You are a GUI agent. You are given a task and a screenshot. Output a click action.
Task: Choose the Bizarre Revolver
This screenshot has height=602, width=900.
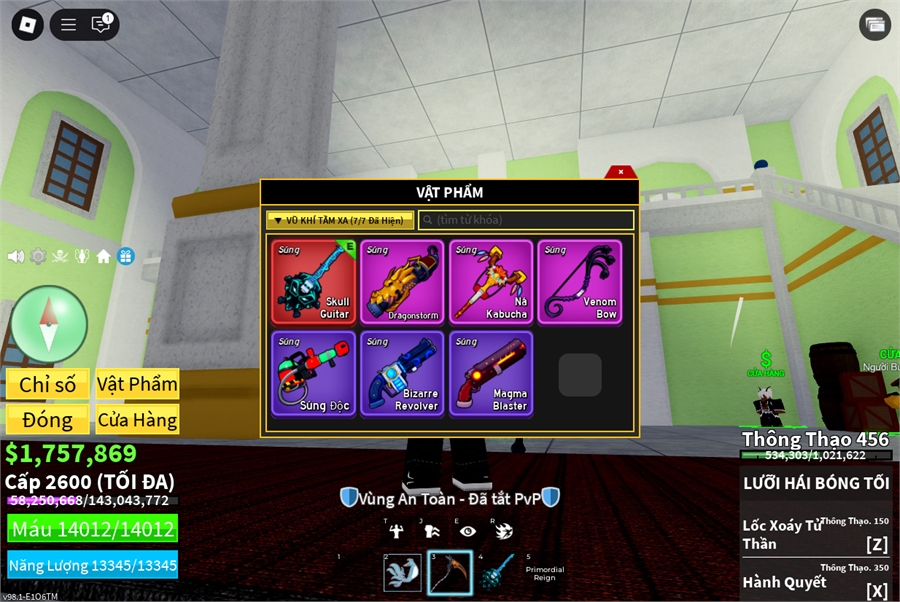[x=402, y=373]
